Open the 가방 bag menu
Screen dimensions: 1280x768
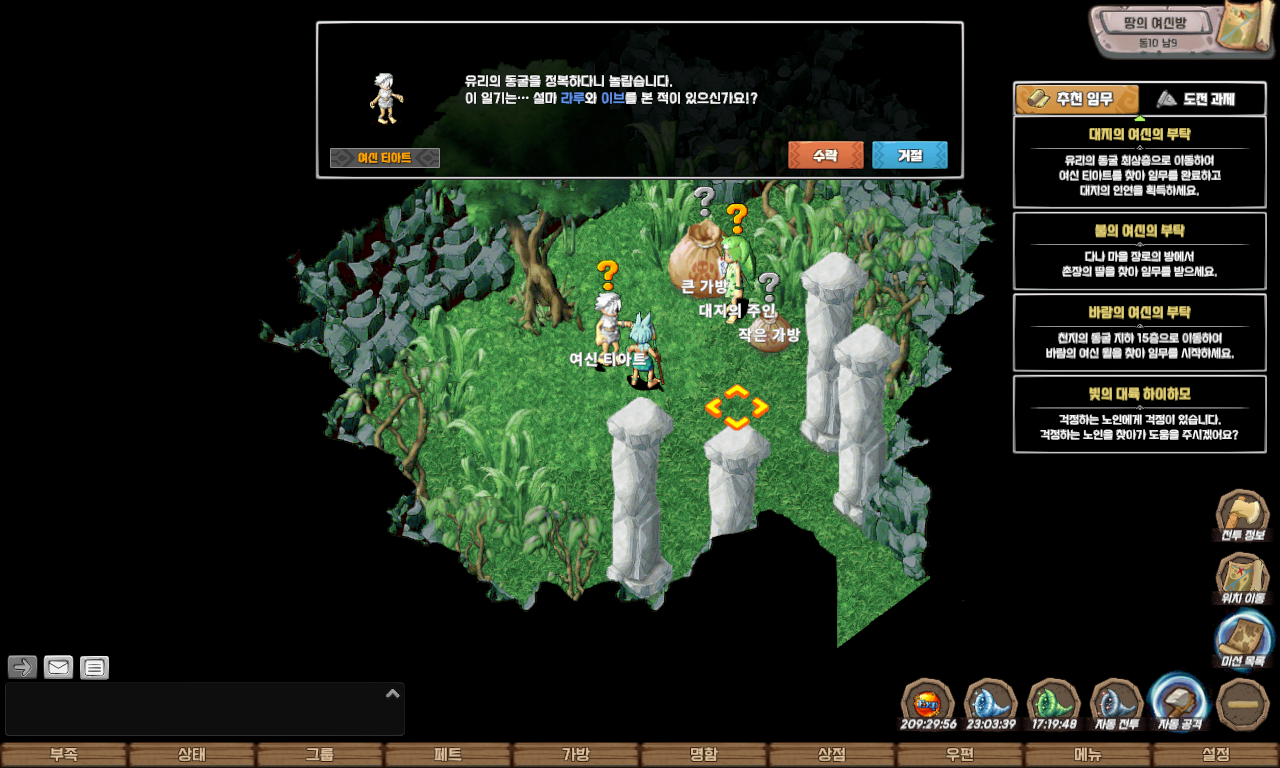pyautogui.click(x=576, y=755)
